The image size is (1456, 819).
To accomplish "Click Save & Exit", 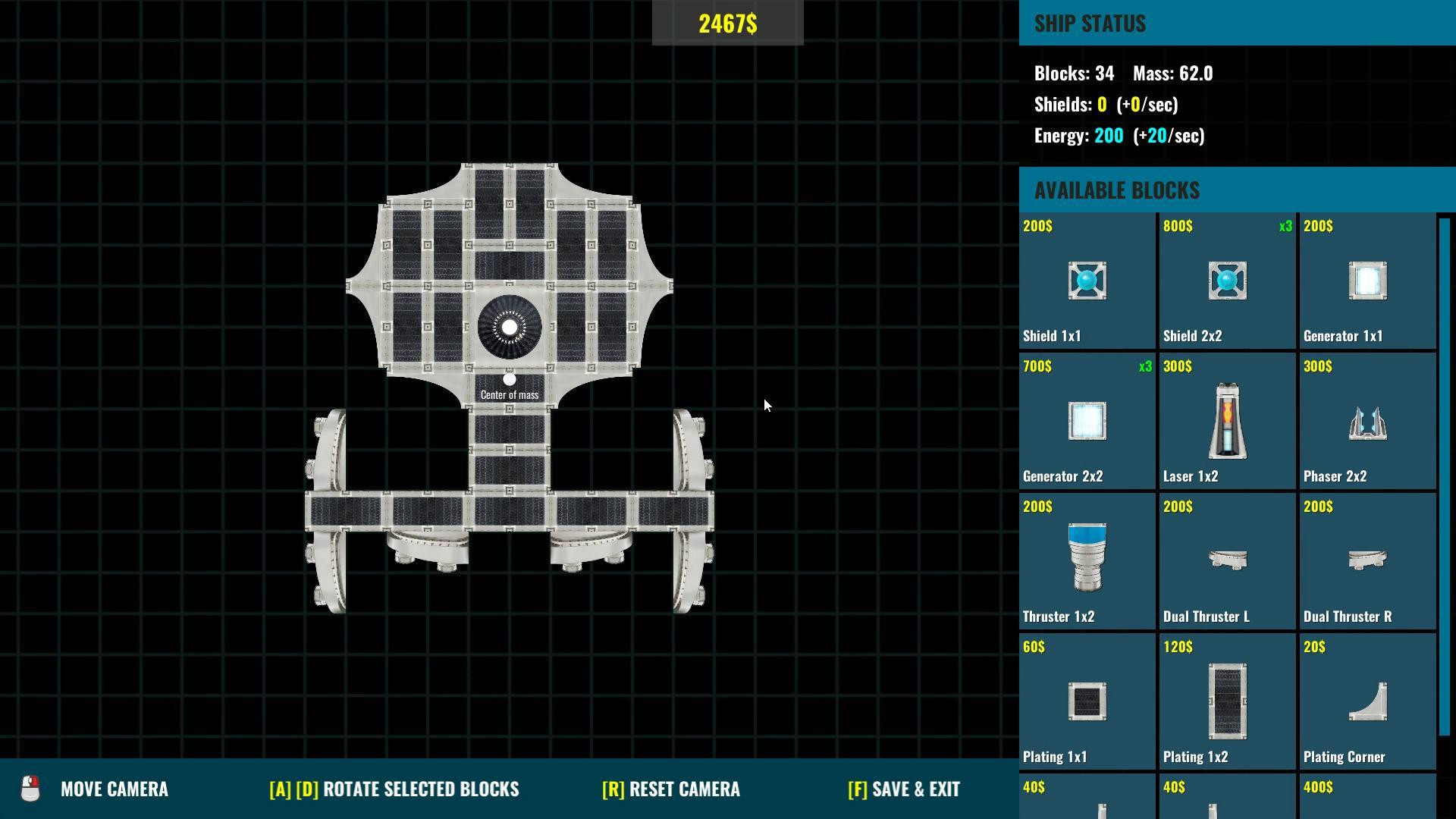I will [x=905, y=789].
